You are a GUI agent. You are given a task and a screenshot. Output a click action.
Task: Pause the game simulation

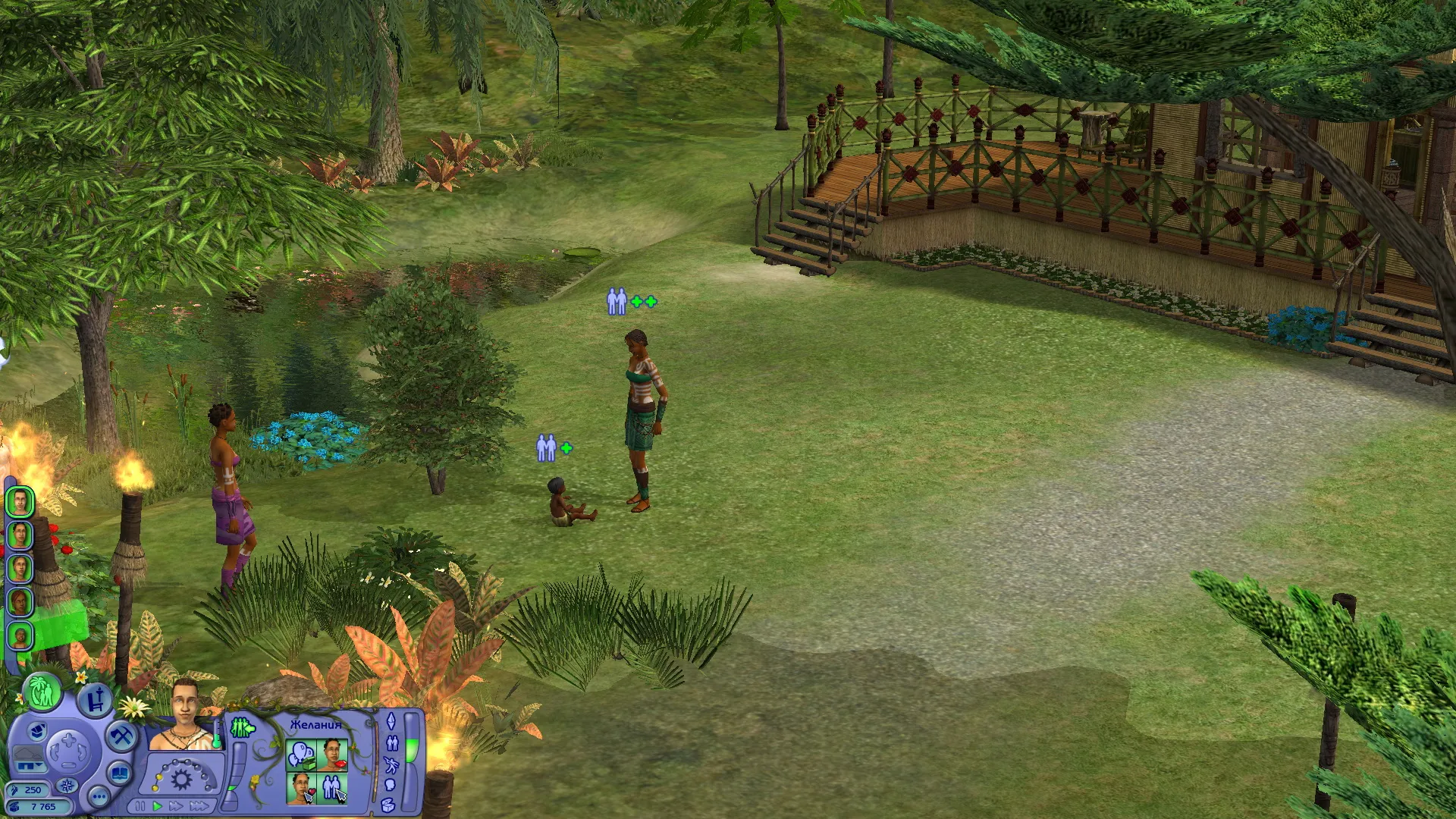(x=140, y=806)
